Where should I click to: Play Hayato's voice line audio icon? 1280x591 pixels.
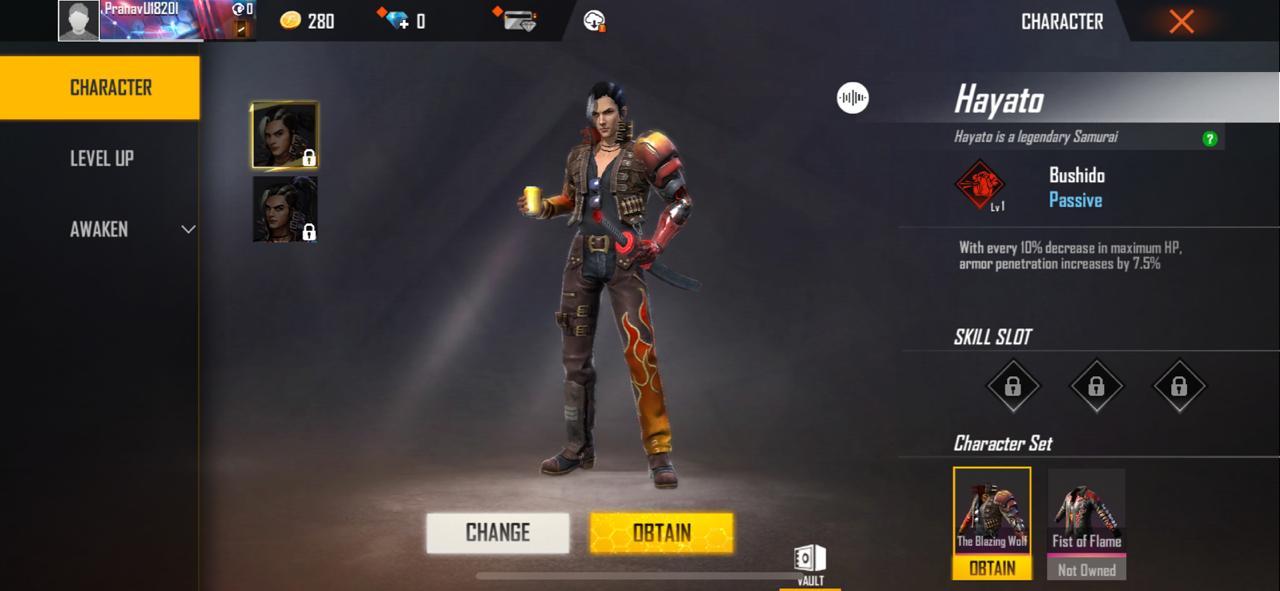(x=853, y=97)
